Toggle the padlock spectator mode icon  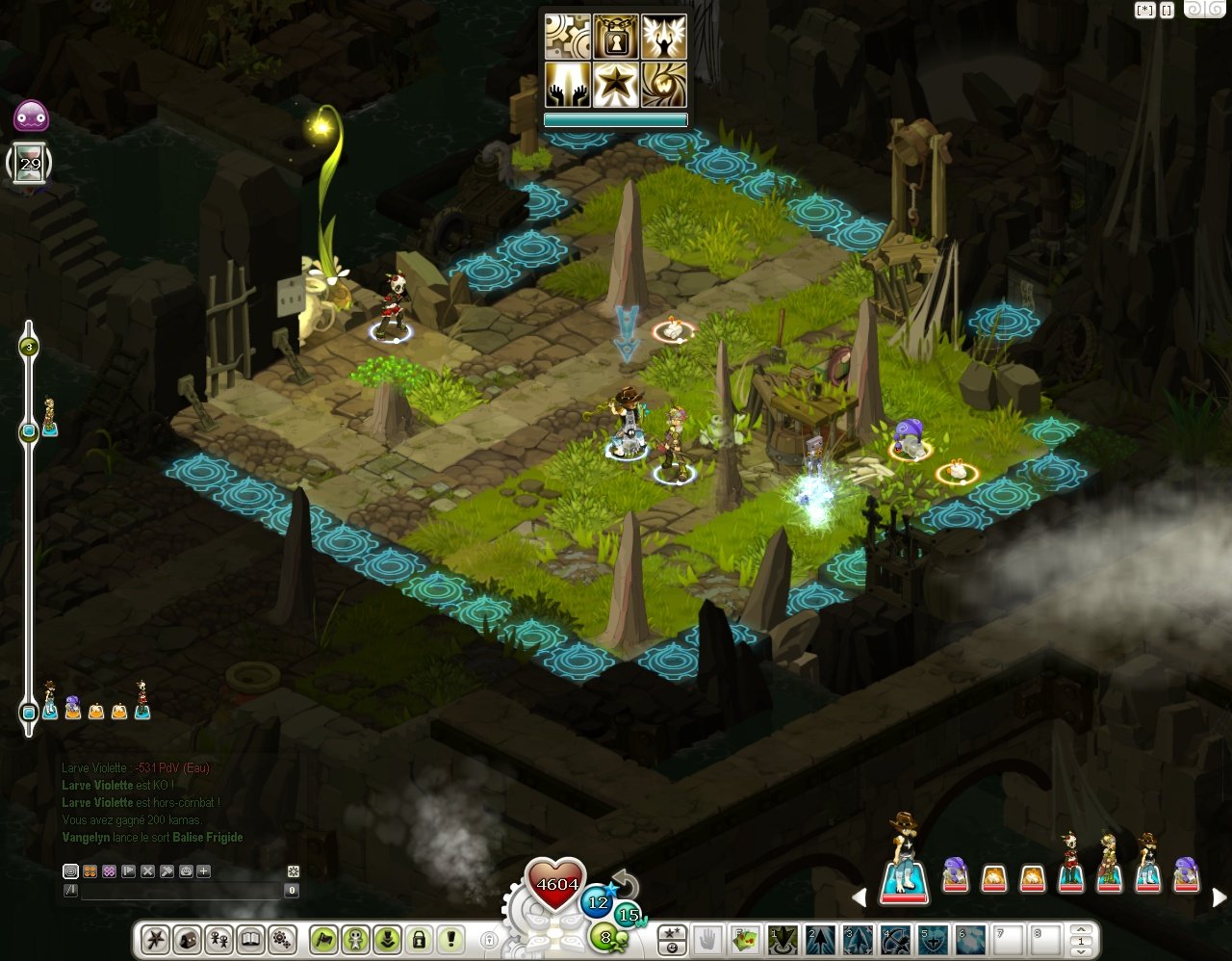pos(420,942)
